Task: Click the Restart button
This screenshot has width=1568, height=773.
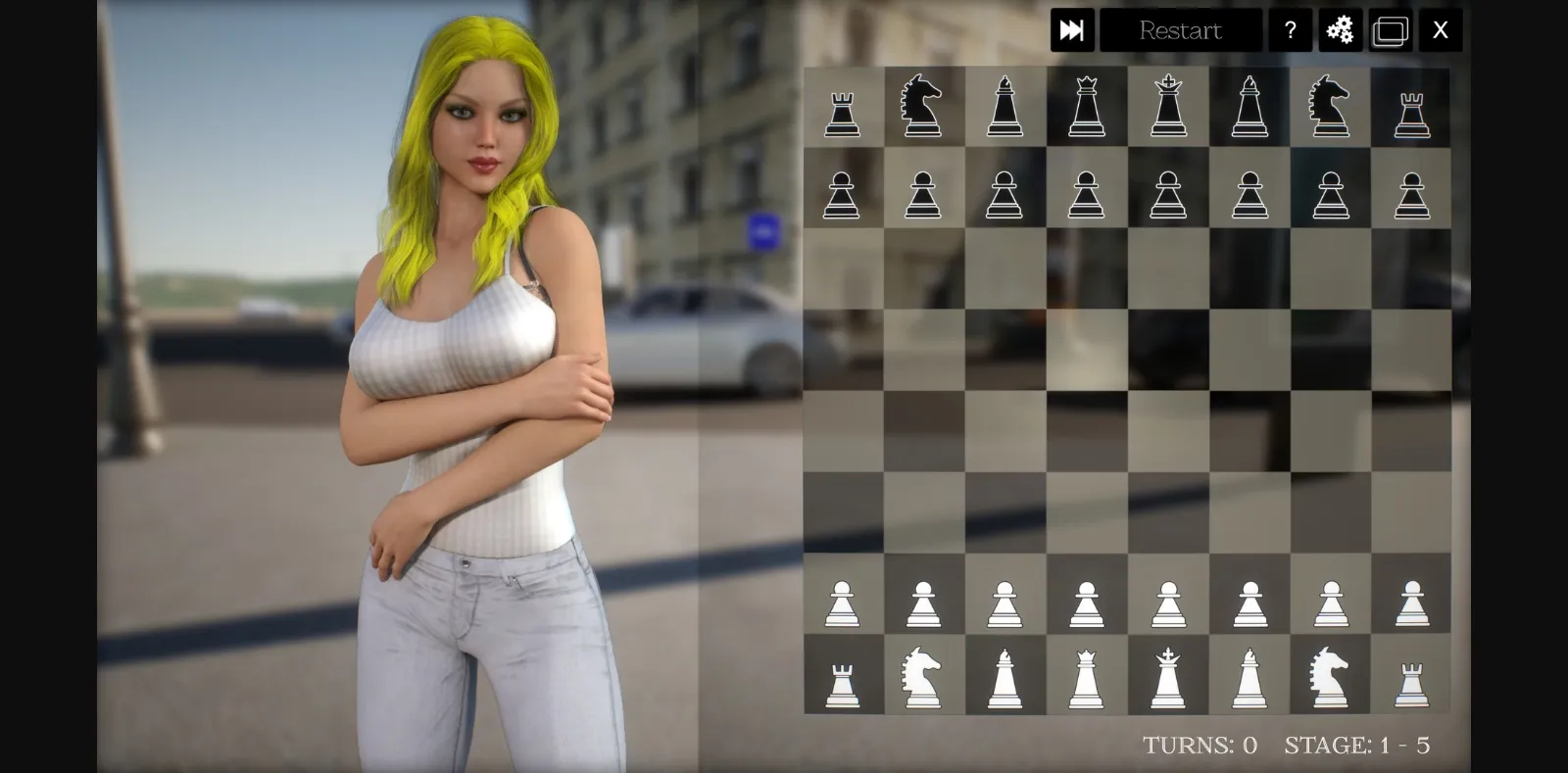Action: coord(1182,30)
